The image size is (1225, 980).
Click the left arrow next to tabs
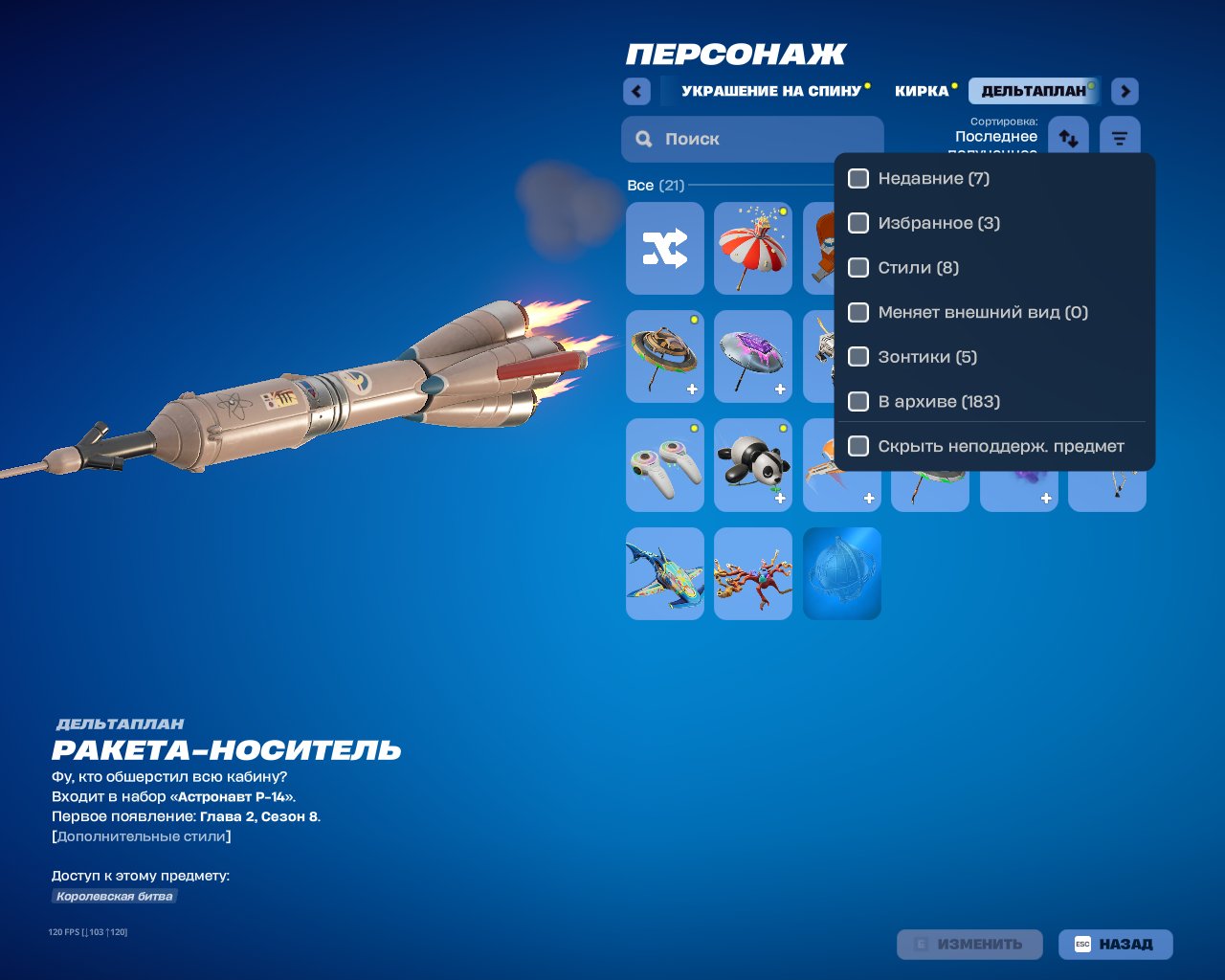pyautogui.click(x=636, y=91)
